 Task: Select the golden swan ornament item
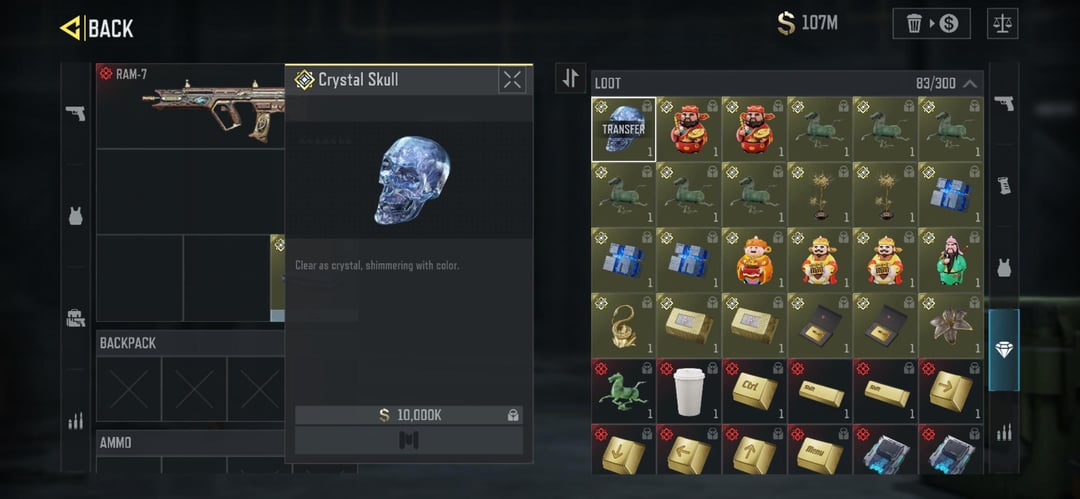pyautogui.click(x=623, y=324)
